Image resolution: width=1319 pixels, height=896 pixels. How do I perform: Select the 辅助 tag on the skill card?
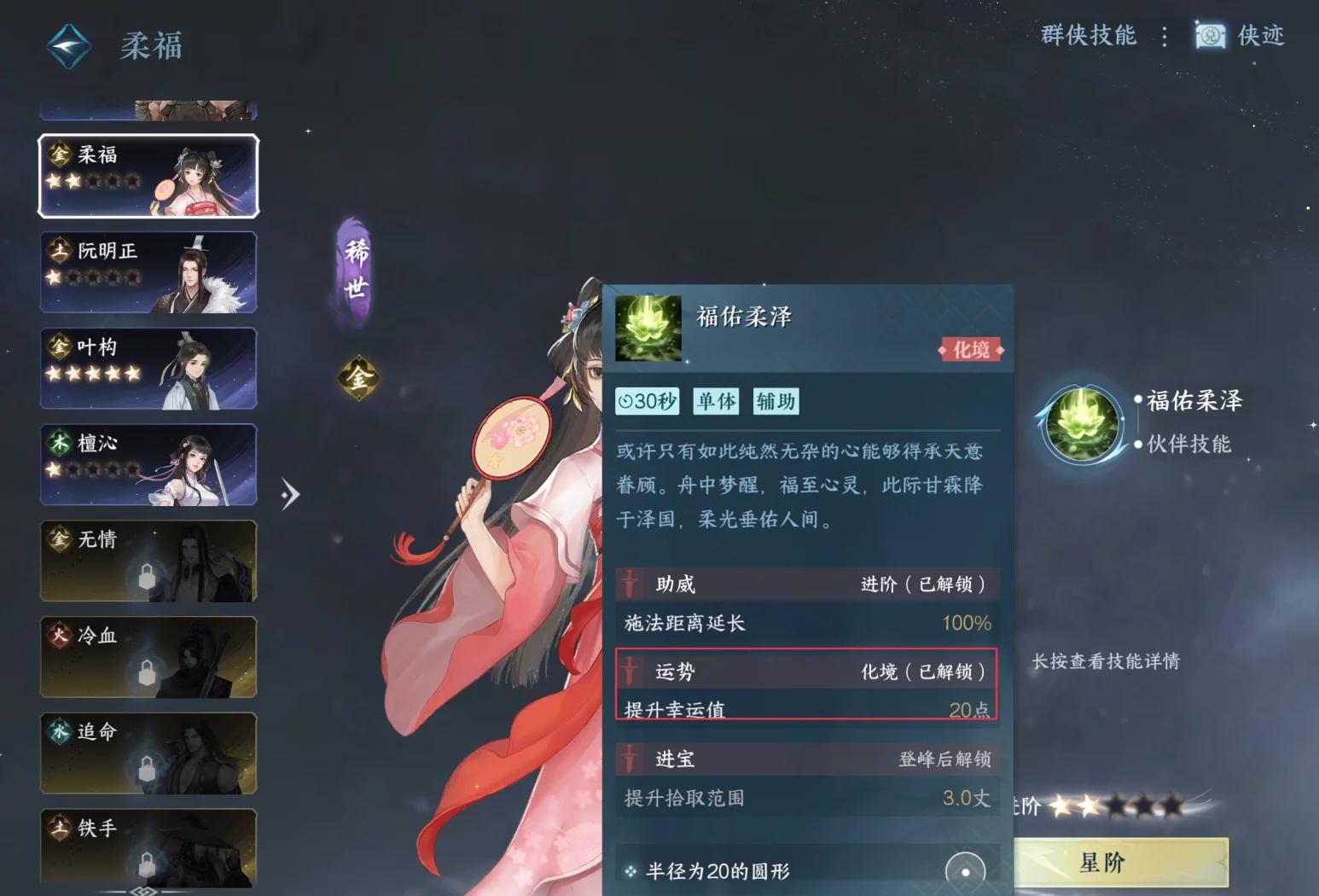tap(775, 401)
